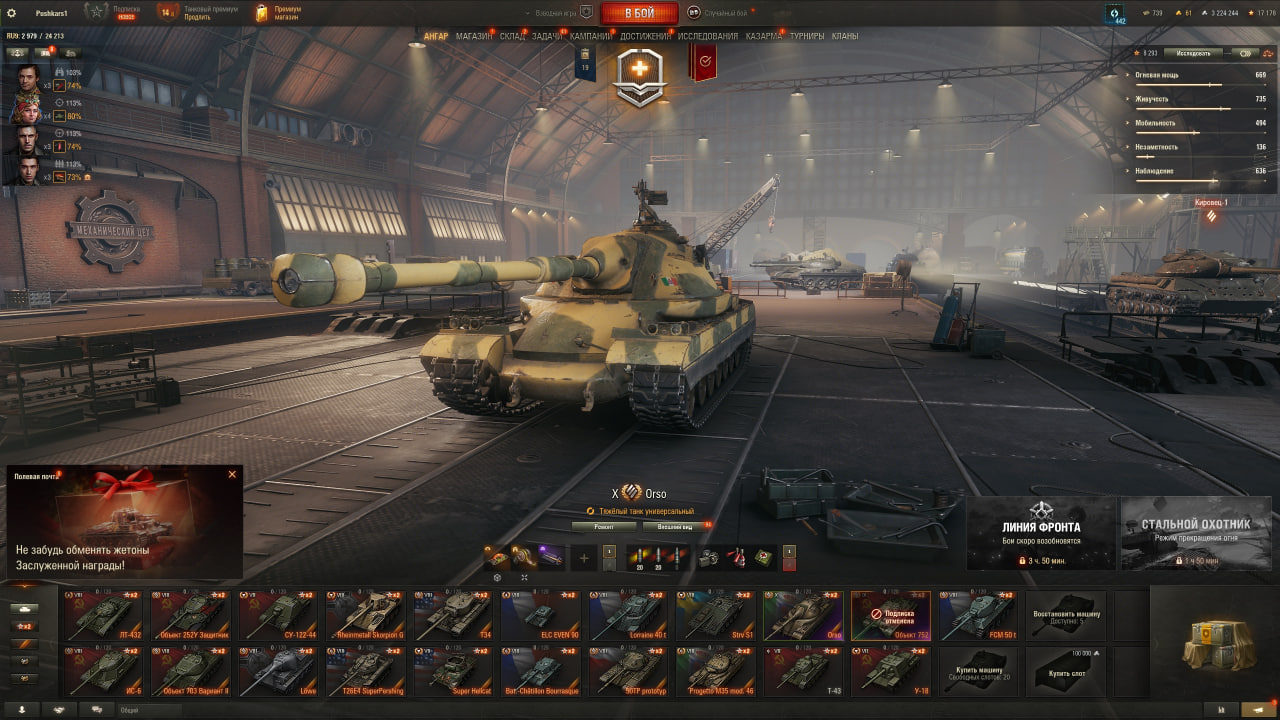Select the ЛТ-432 tank card

pos(102,615)
